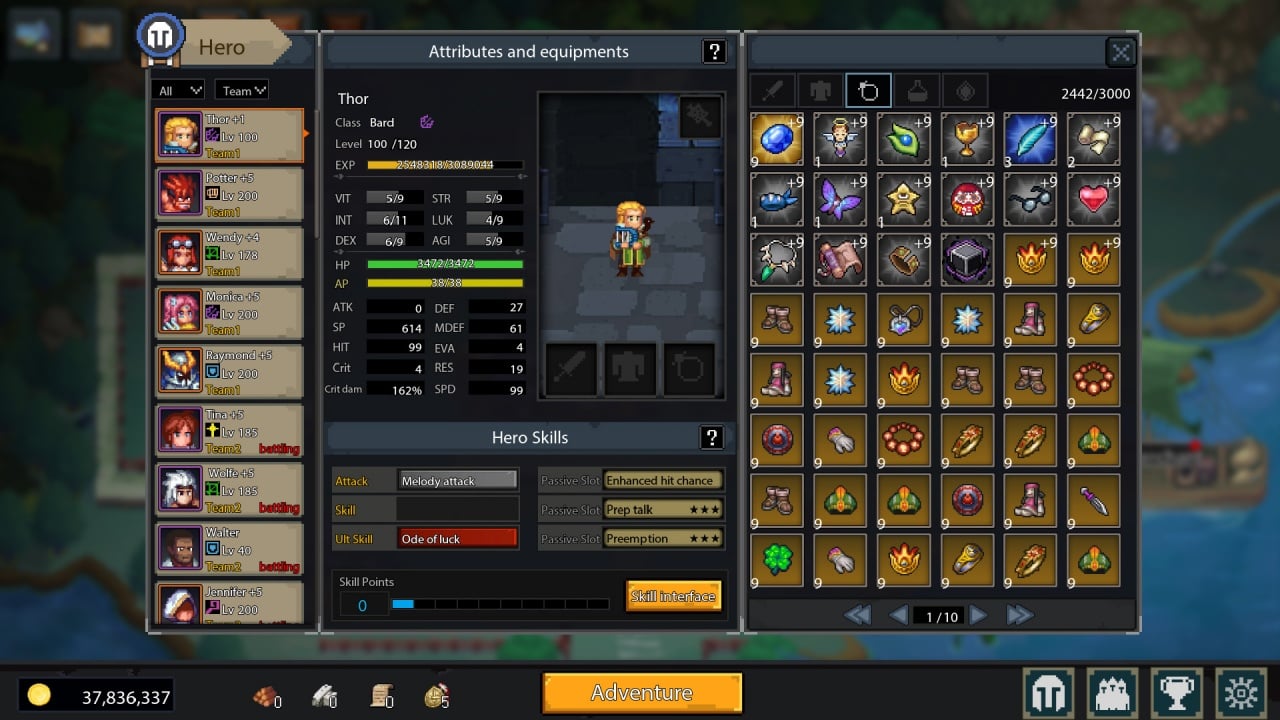The height and width of the screenshot is (720, 1280).
Task: Open the All filter dropdown
Action: [x=180, y=90]
